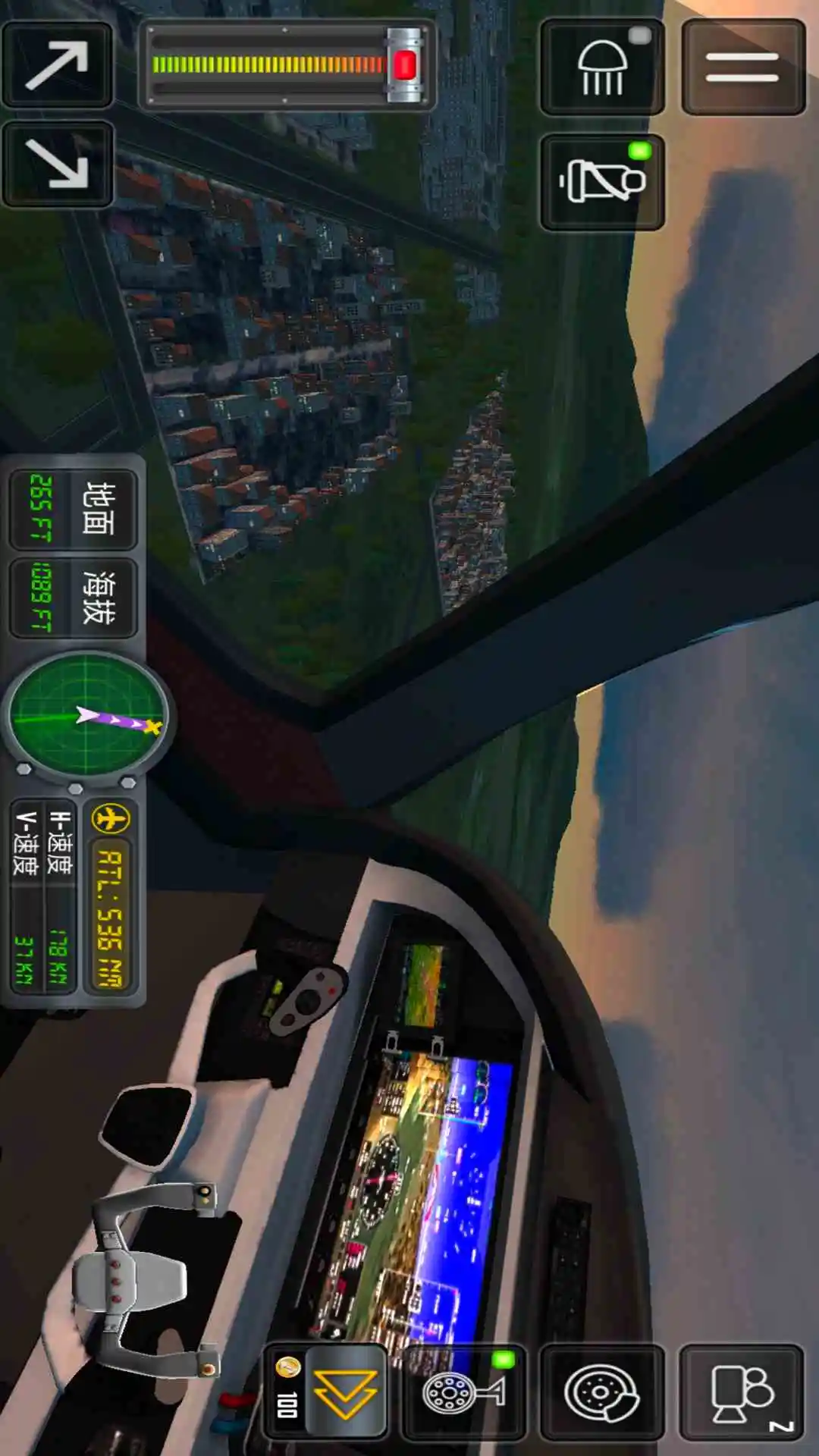Toggle the crossed-out spotlight button
Image resolution: width=819 pixels, height=1456 pixels.
tap(602, 182)
